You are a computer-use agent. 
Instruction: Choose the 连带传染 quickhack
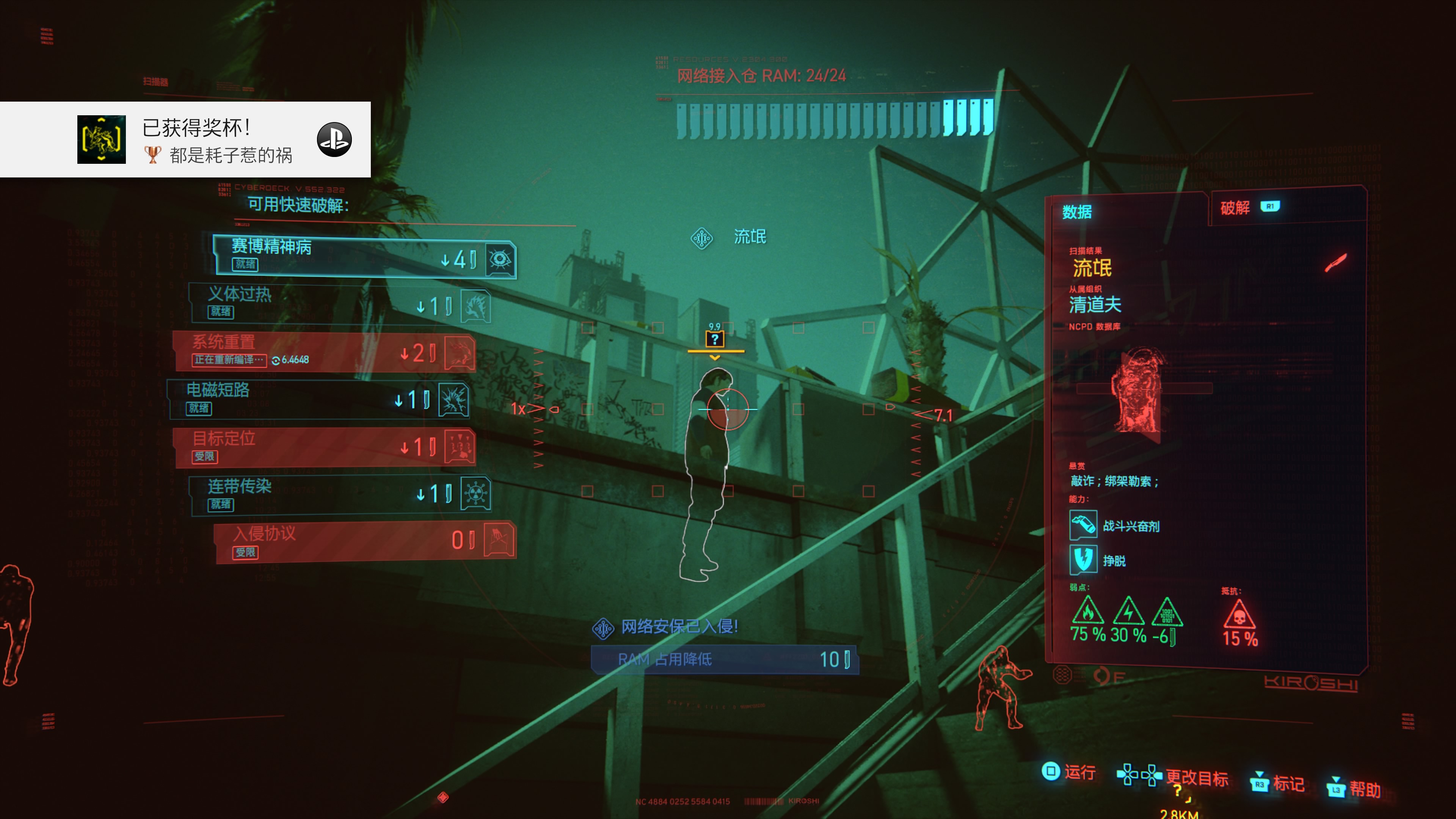pos(339,494)
